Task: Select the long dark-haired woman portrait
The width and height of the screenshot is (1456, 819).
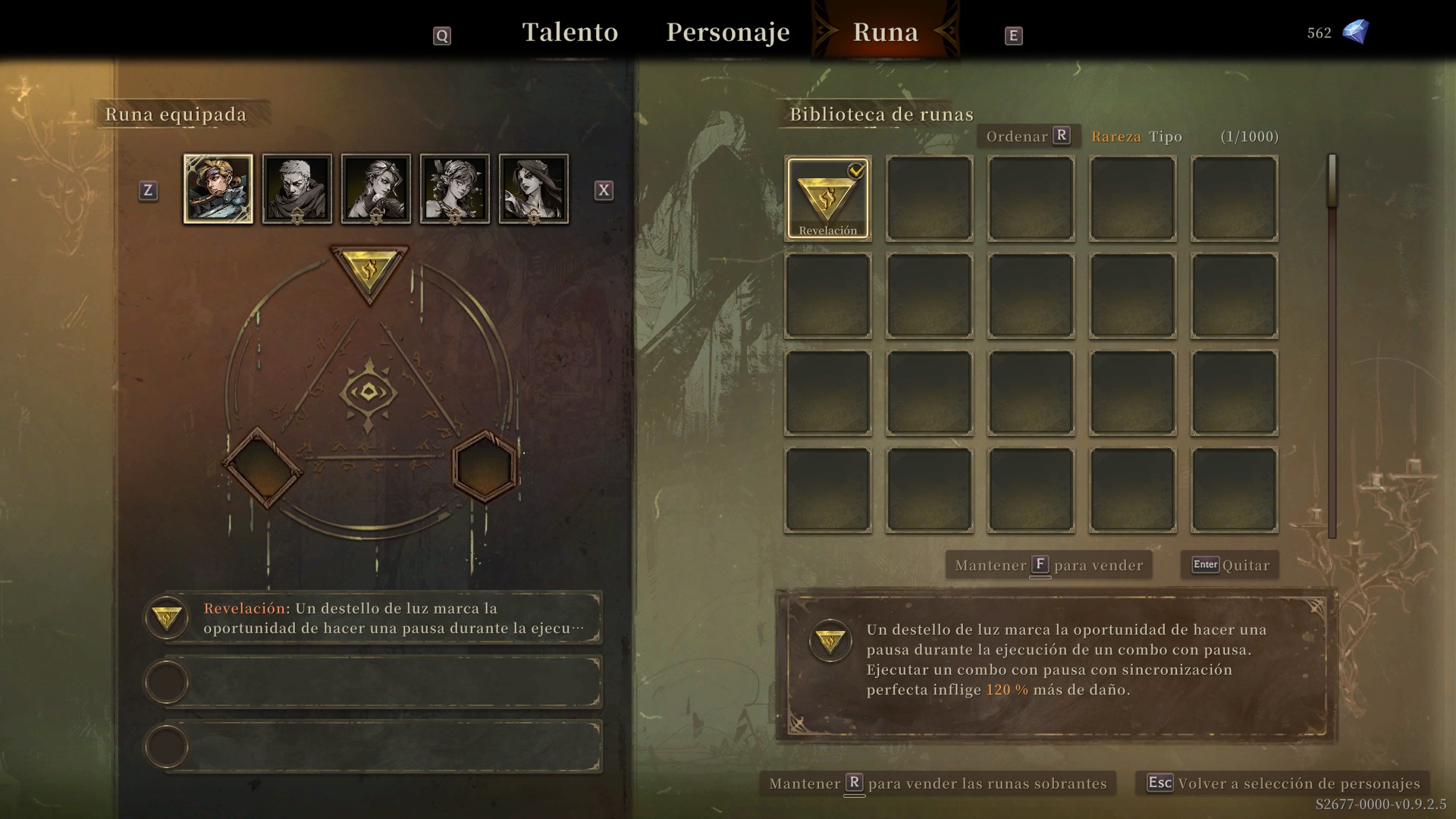Action: point(534,189)
